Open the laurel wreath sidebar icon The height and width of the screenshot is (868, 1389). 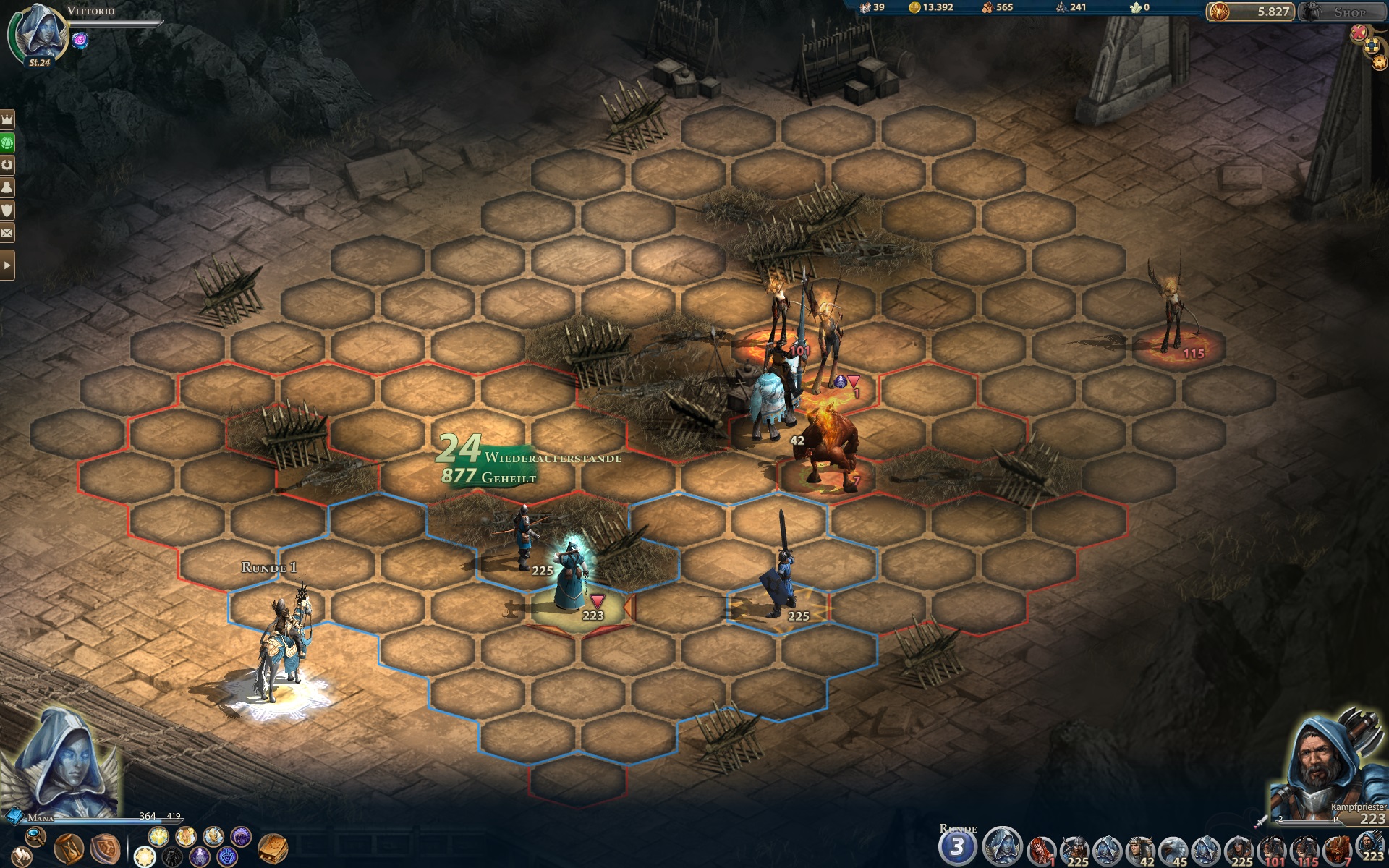7,165
